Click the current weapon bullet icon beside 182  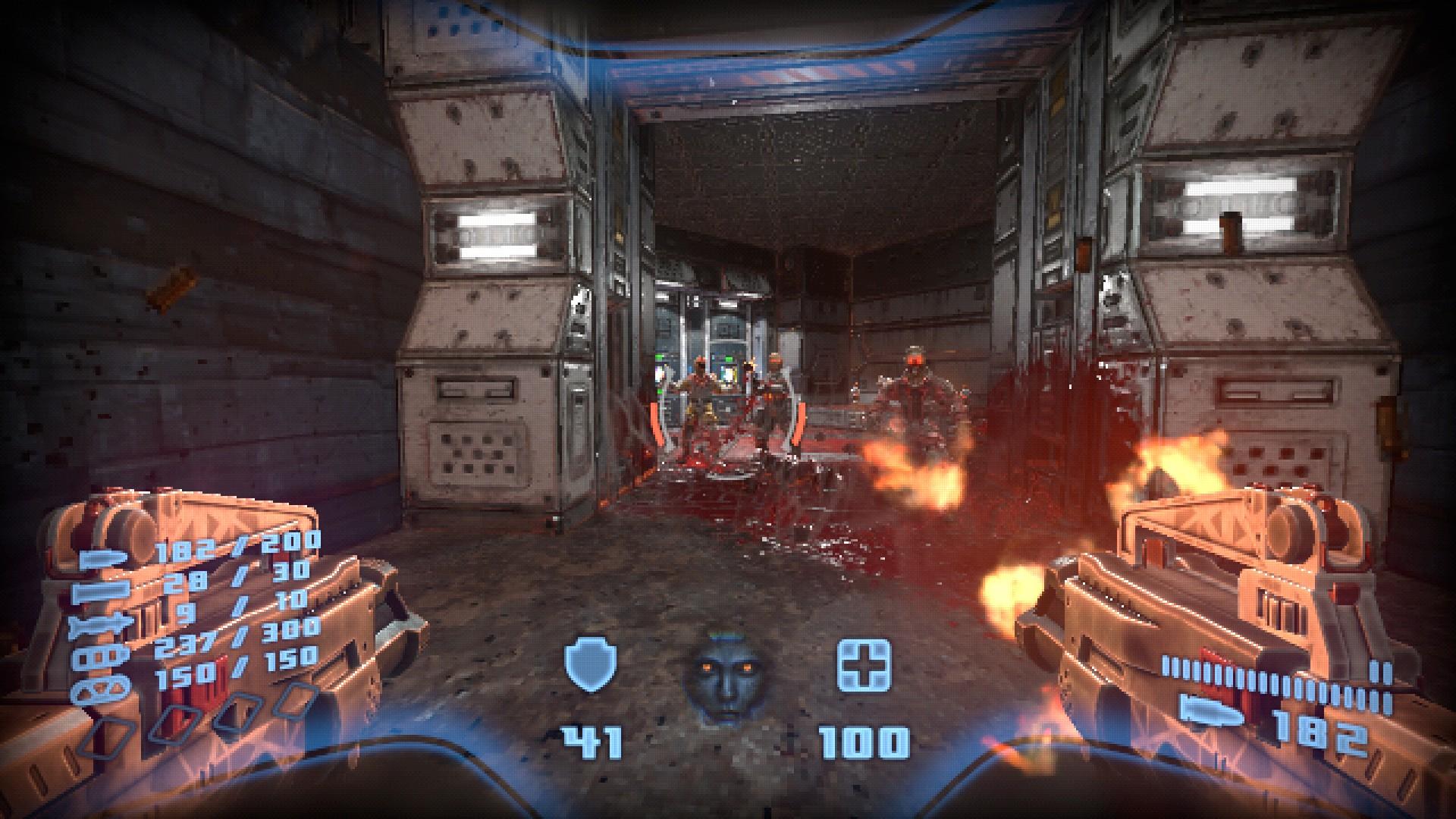click(x=1213, y=711)
